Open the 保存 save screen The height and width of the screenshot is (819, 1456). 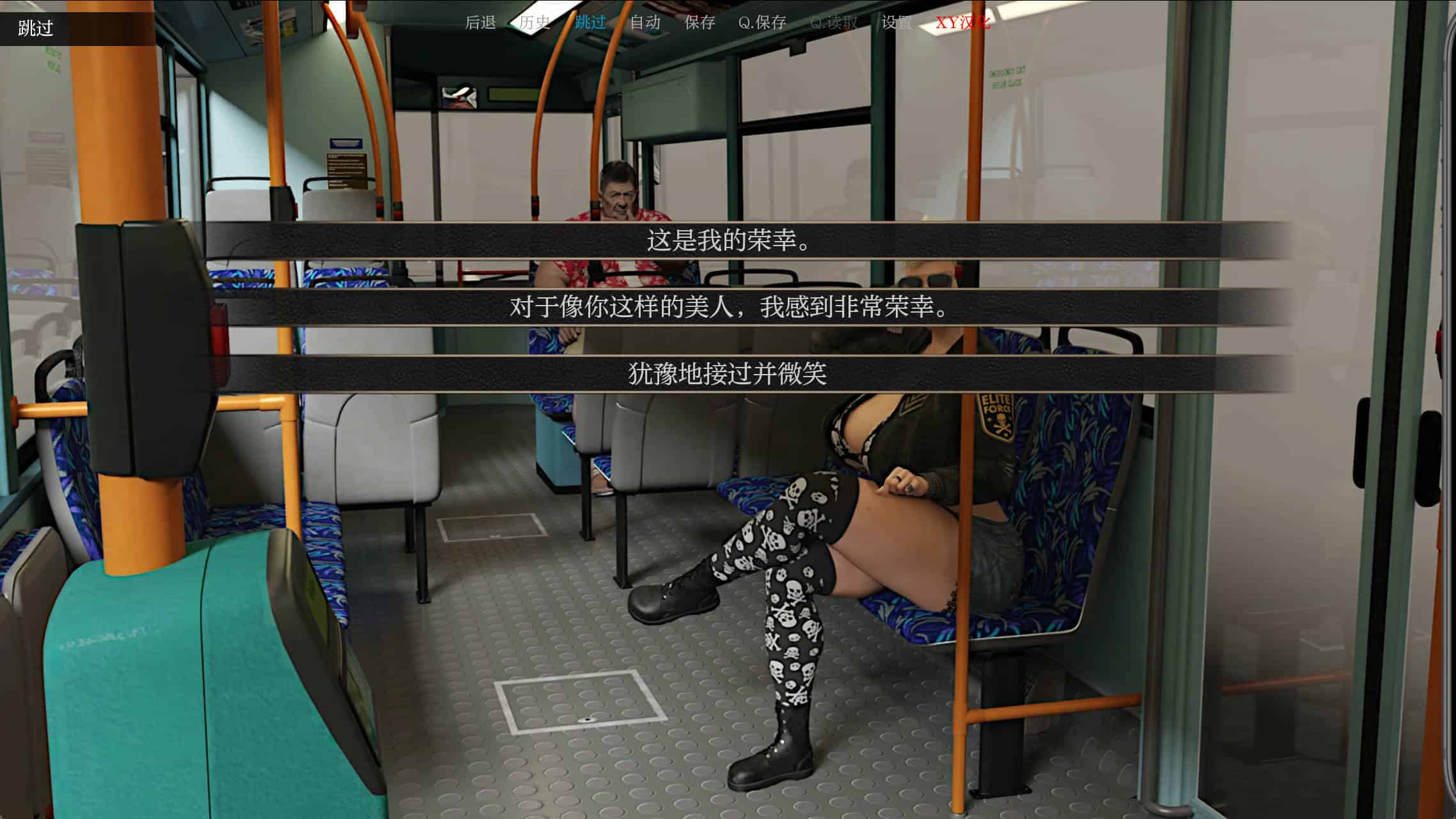[700, 23]
